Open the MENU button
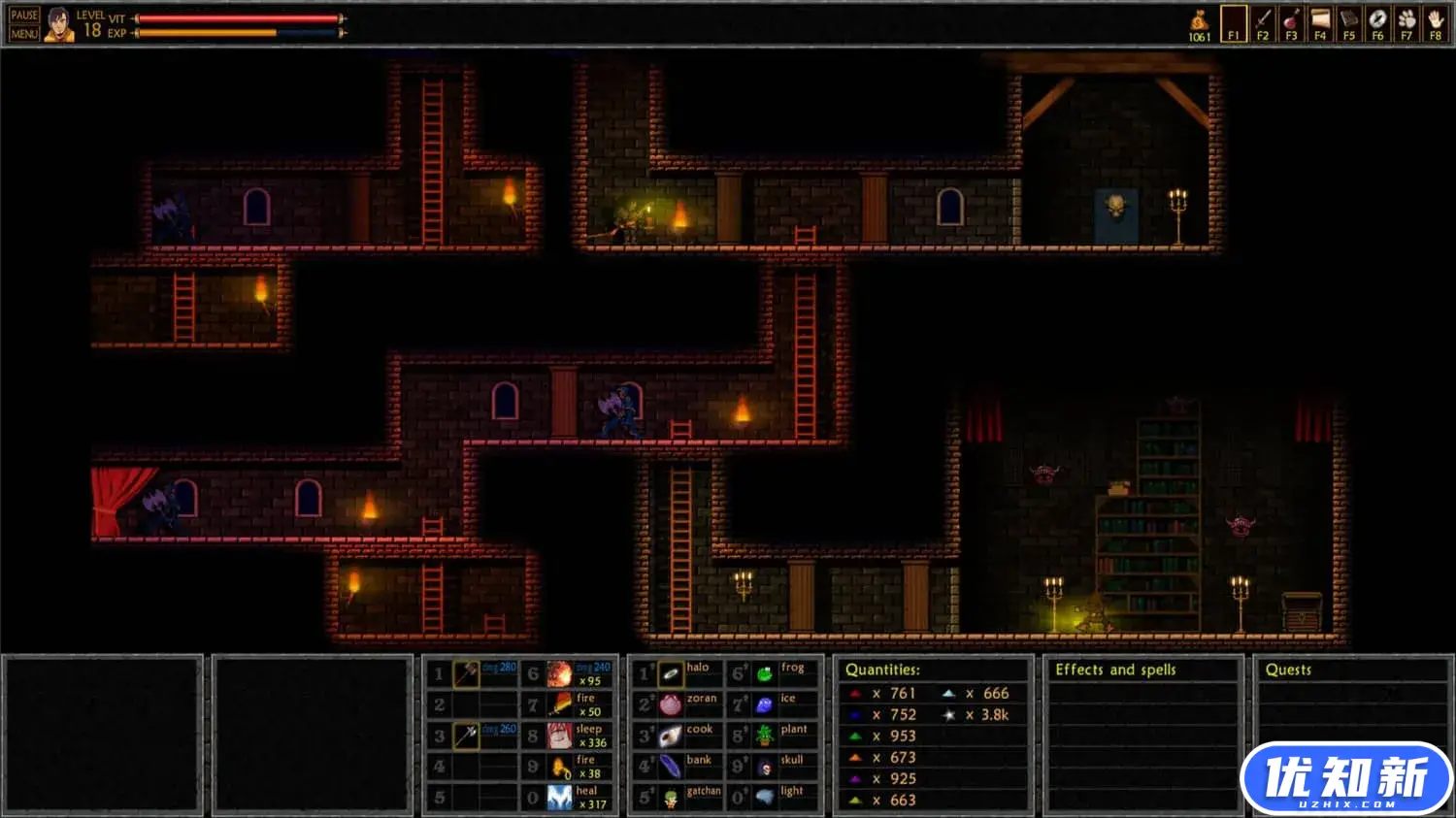Screen dimensions: 1456x818 (x=24, y=34)
